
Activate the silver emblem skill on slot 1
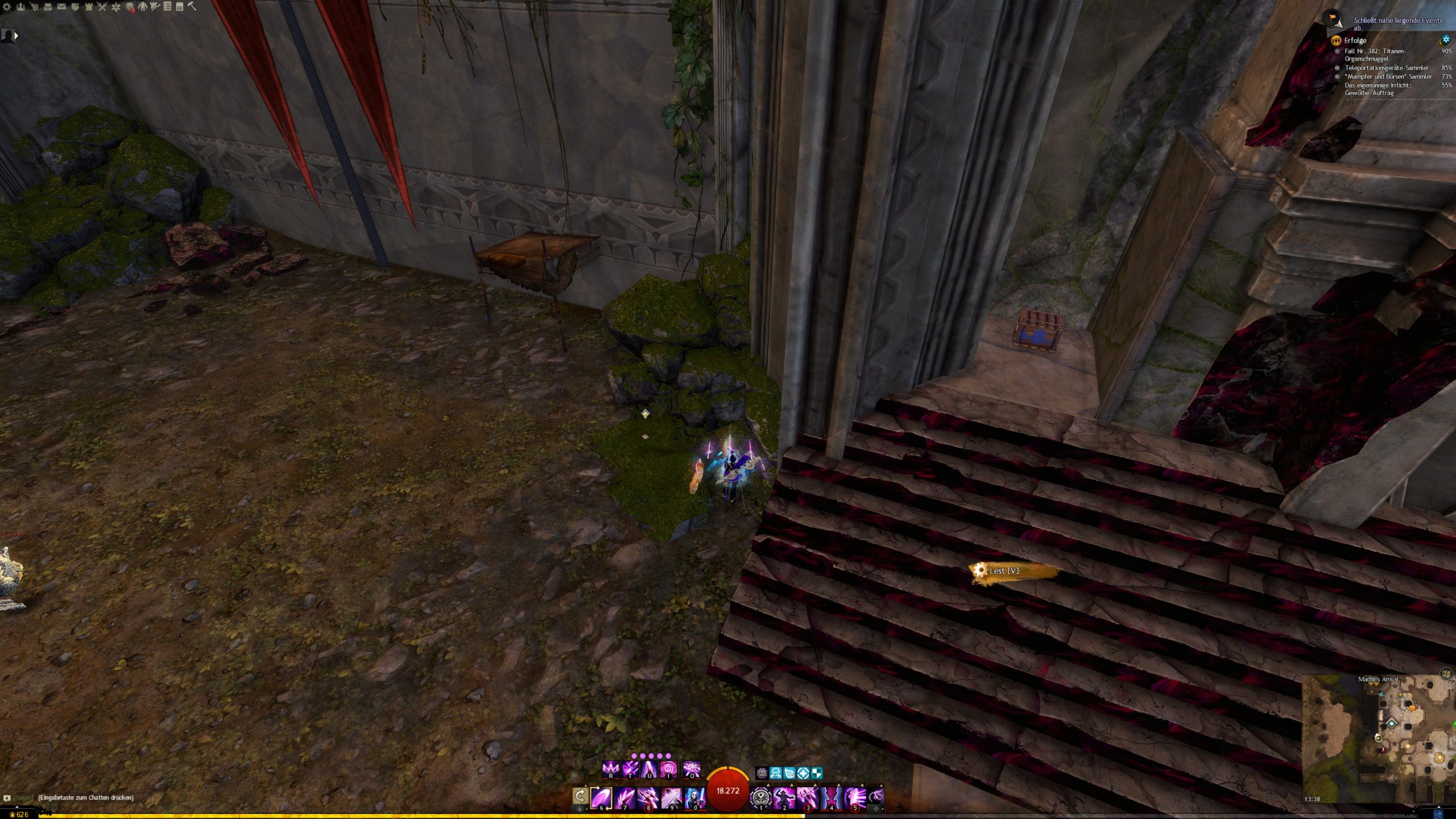pyautogui.click(x=760, y=797)
